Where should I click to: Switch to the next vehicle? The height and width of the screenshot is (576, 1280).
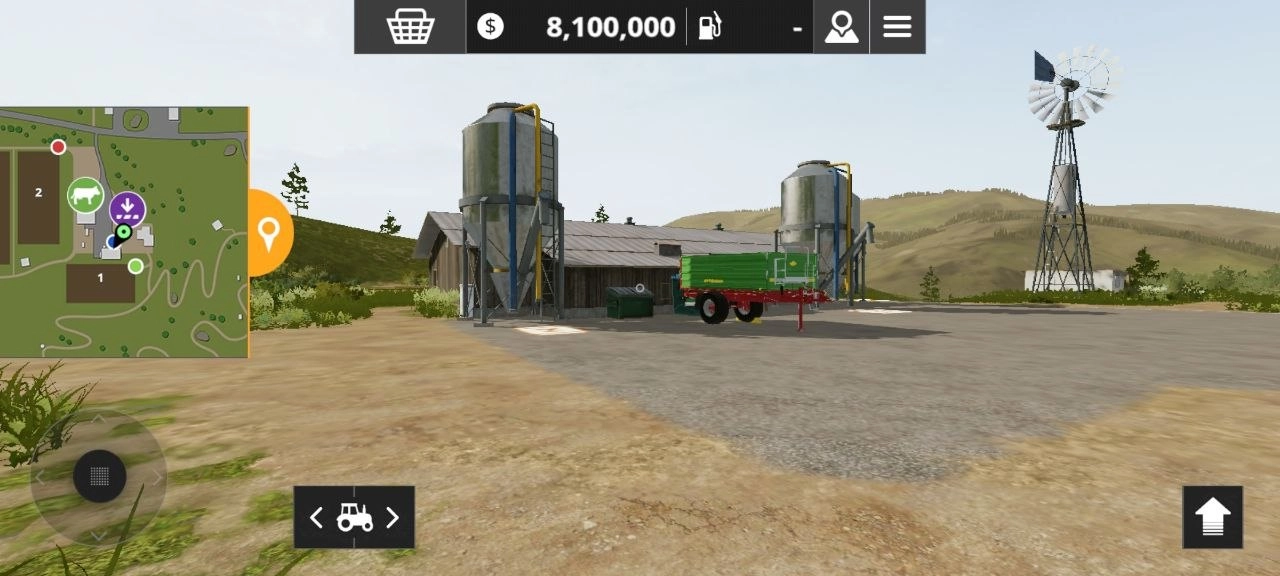tap(392, 517)
